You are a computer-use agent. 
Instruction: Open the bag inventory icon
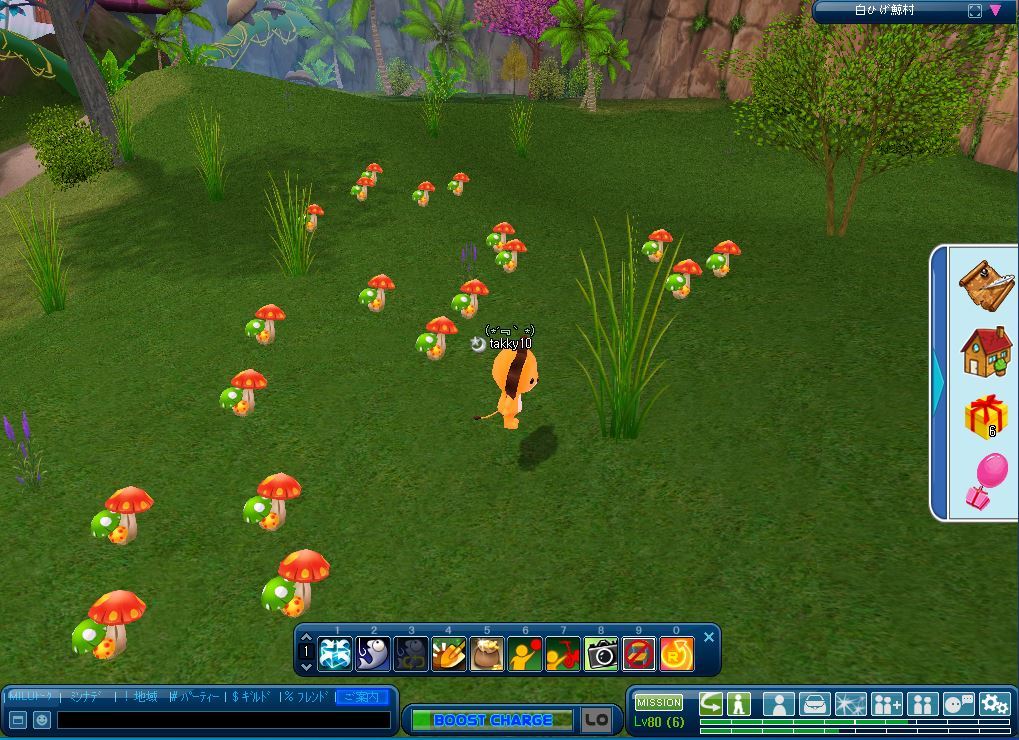coord(815,704)
